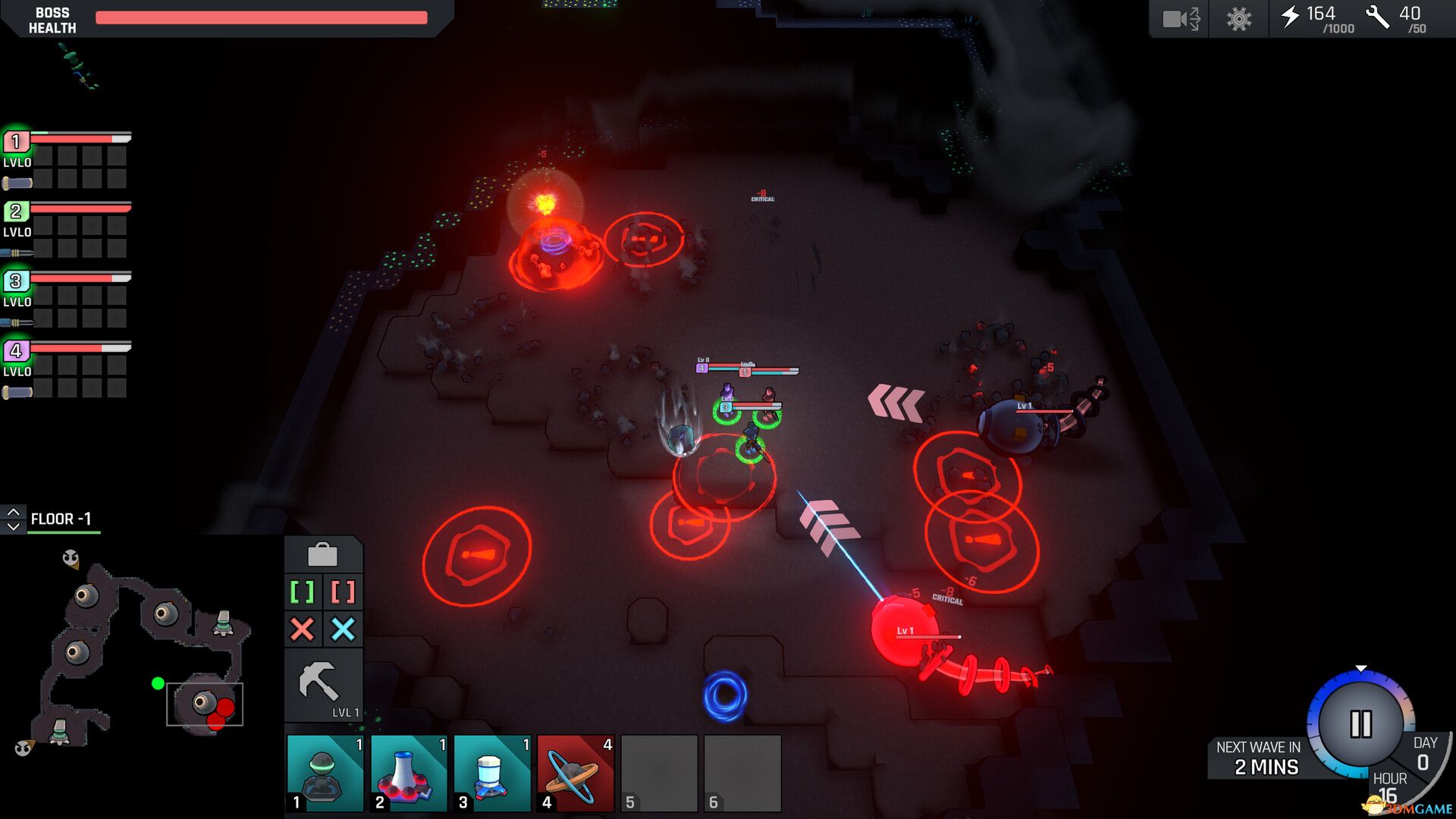Go down one floor with the down arrow
The width and height of the screenshot is (1456, 819).
point(13,526)
